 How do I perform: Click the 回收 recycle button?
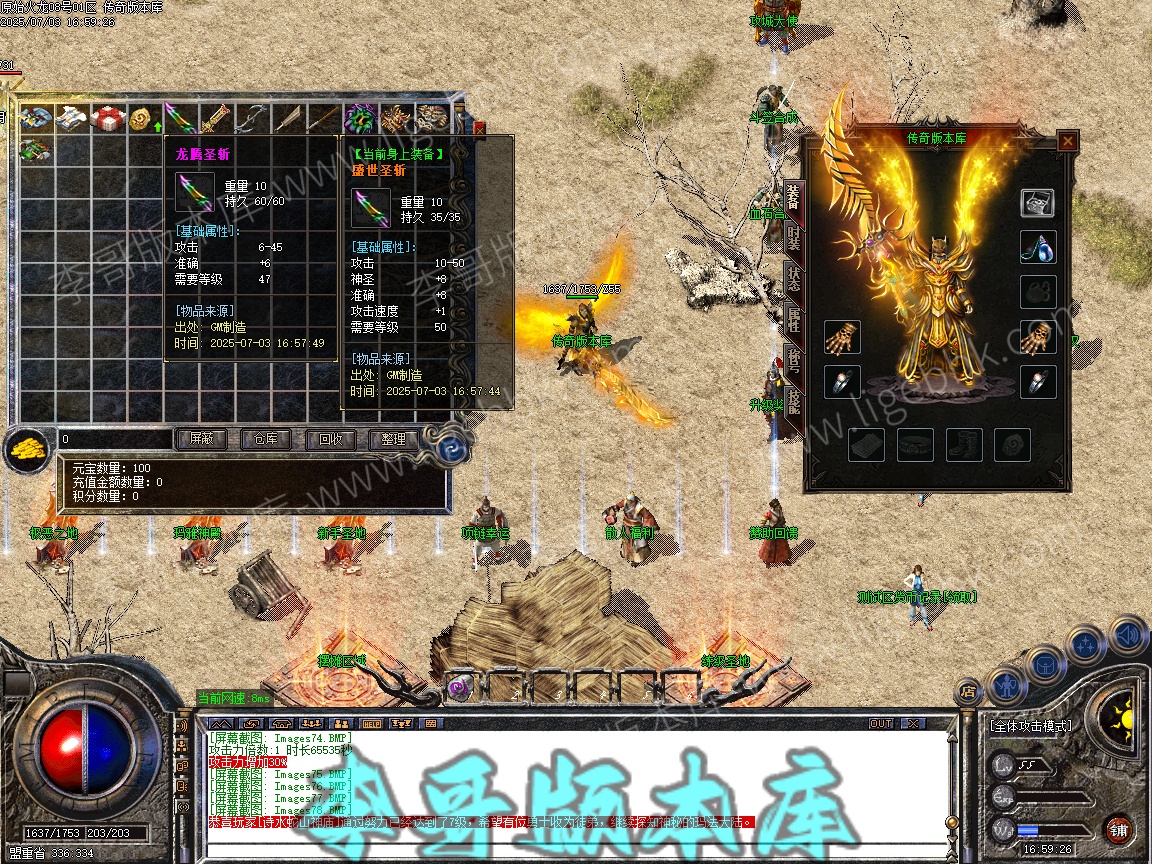(329, 439)
